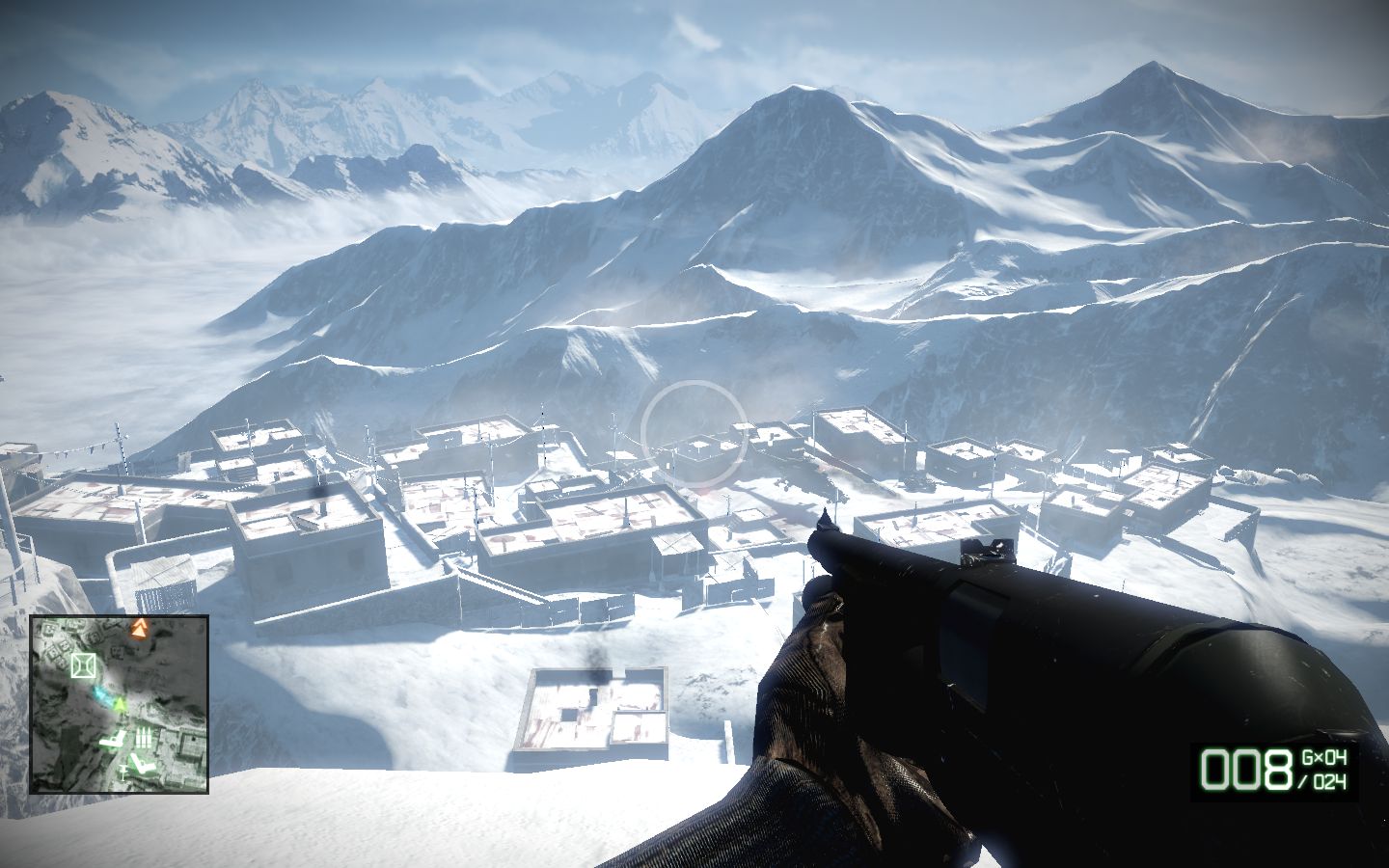Click the minimap in the corner
The height and width of the screenshot is (868, 1389).
pos(120,704)
